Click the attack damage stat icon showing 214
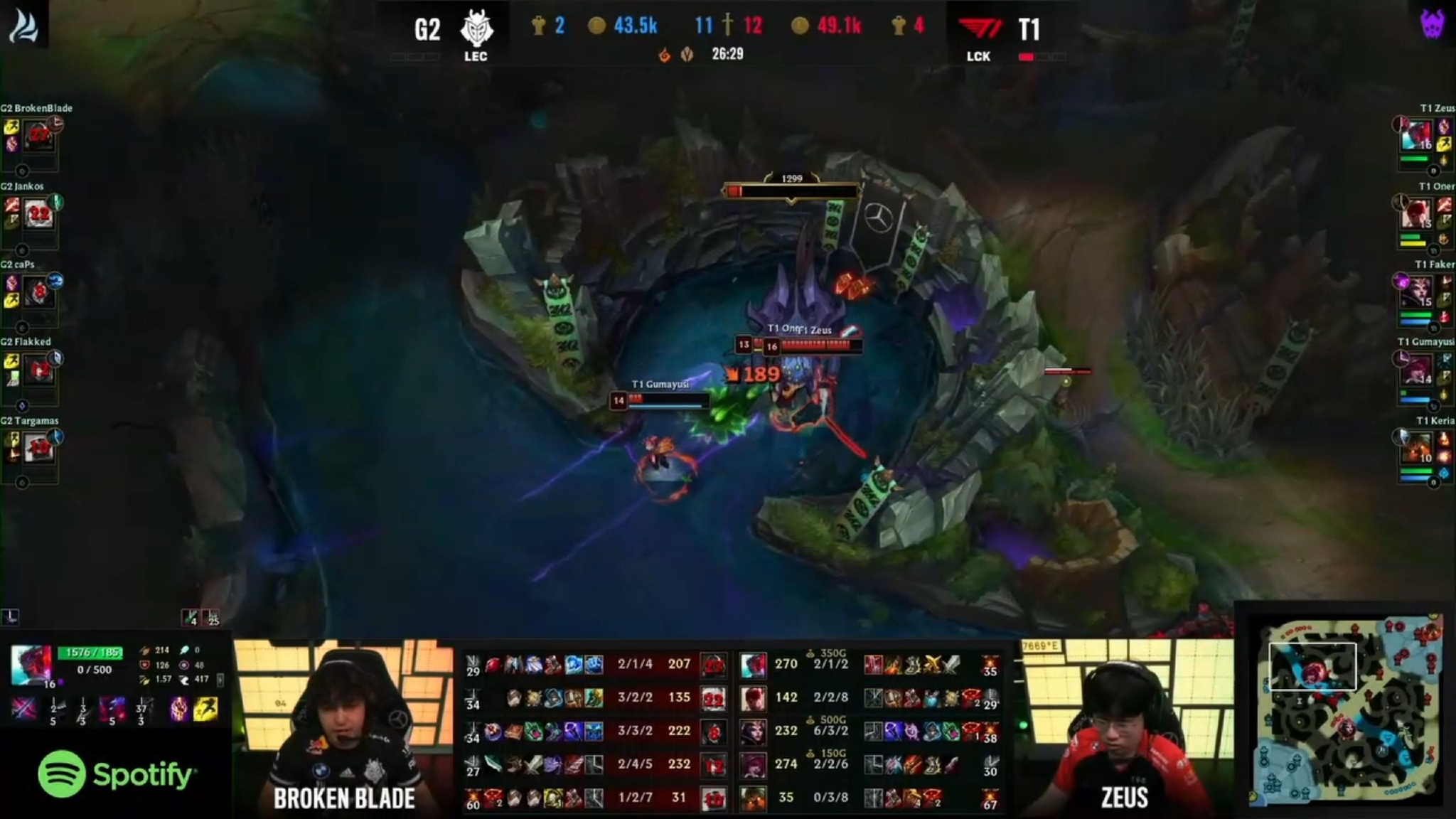The image size is (1456, 819). pyautogui.click(x=146, y=650)
